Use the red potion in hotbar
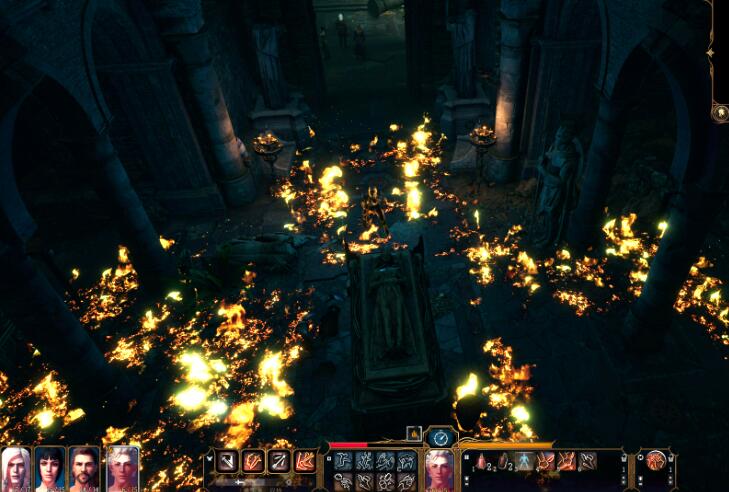 pos(480,461)
